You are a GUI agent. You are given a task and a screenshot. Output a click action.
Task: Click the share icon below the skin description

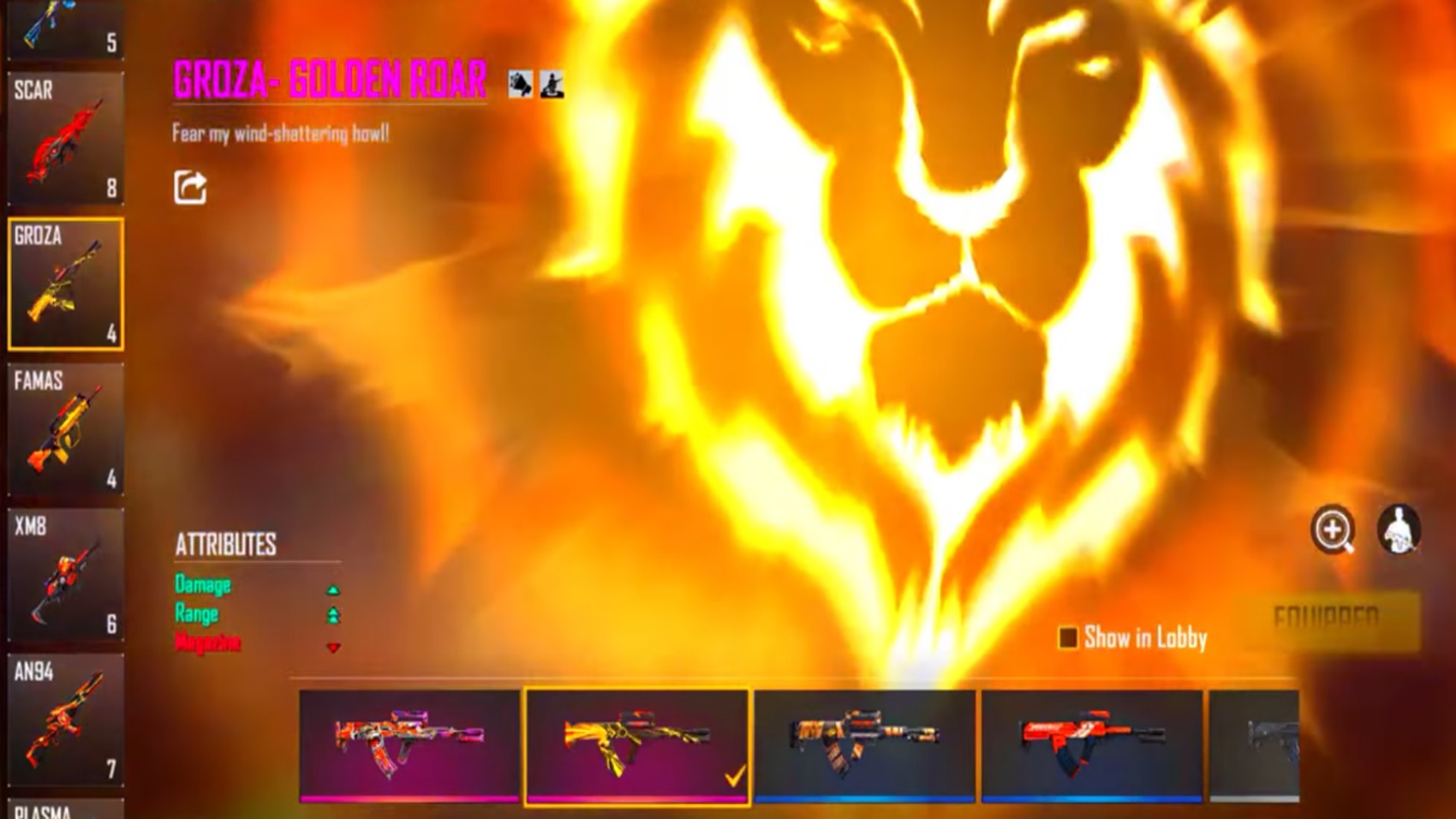coord(190,187)
